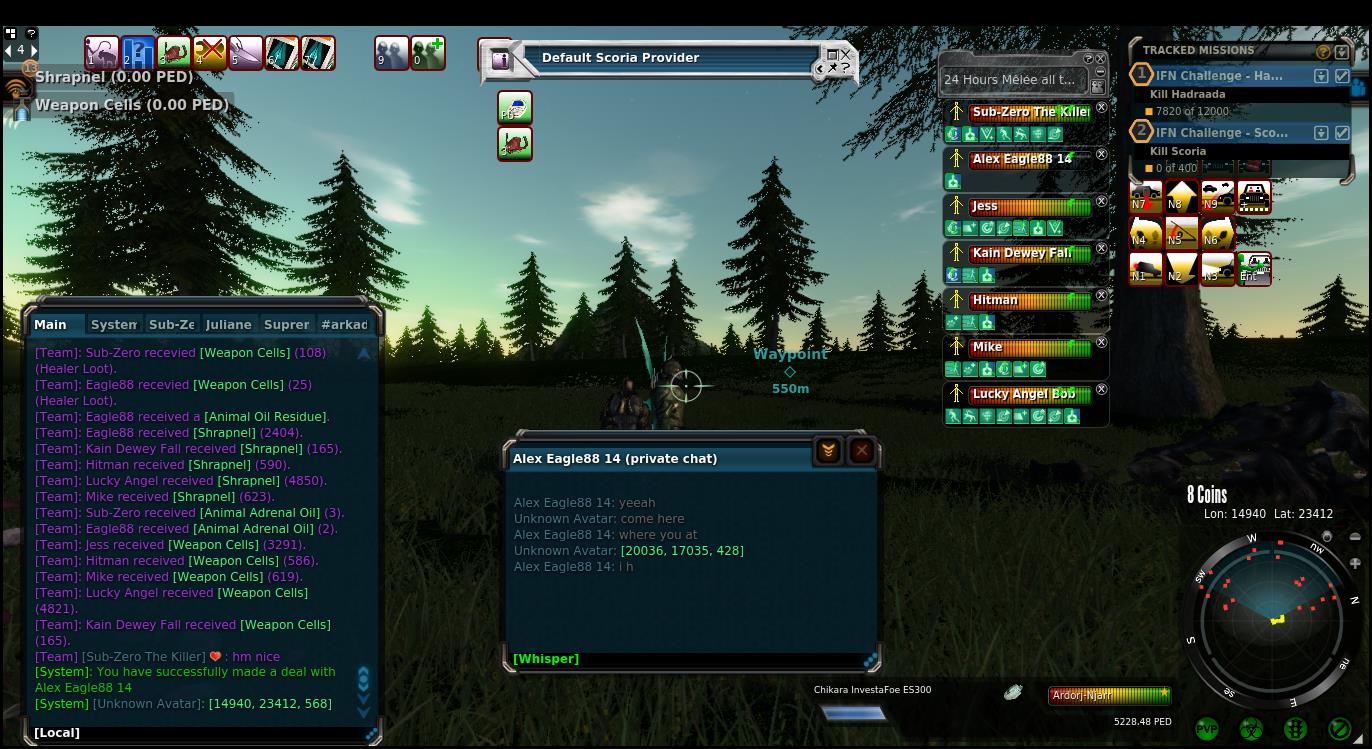Open the Default Scoria Provider info icon
1372x749 pixels.
(x=500, y=60)
